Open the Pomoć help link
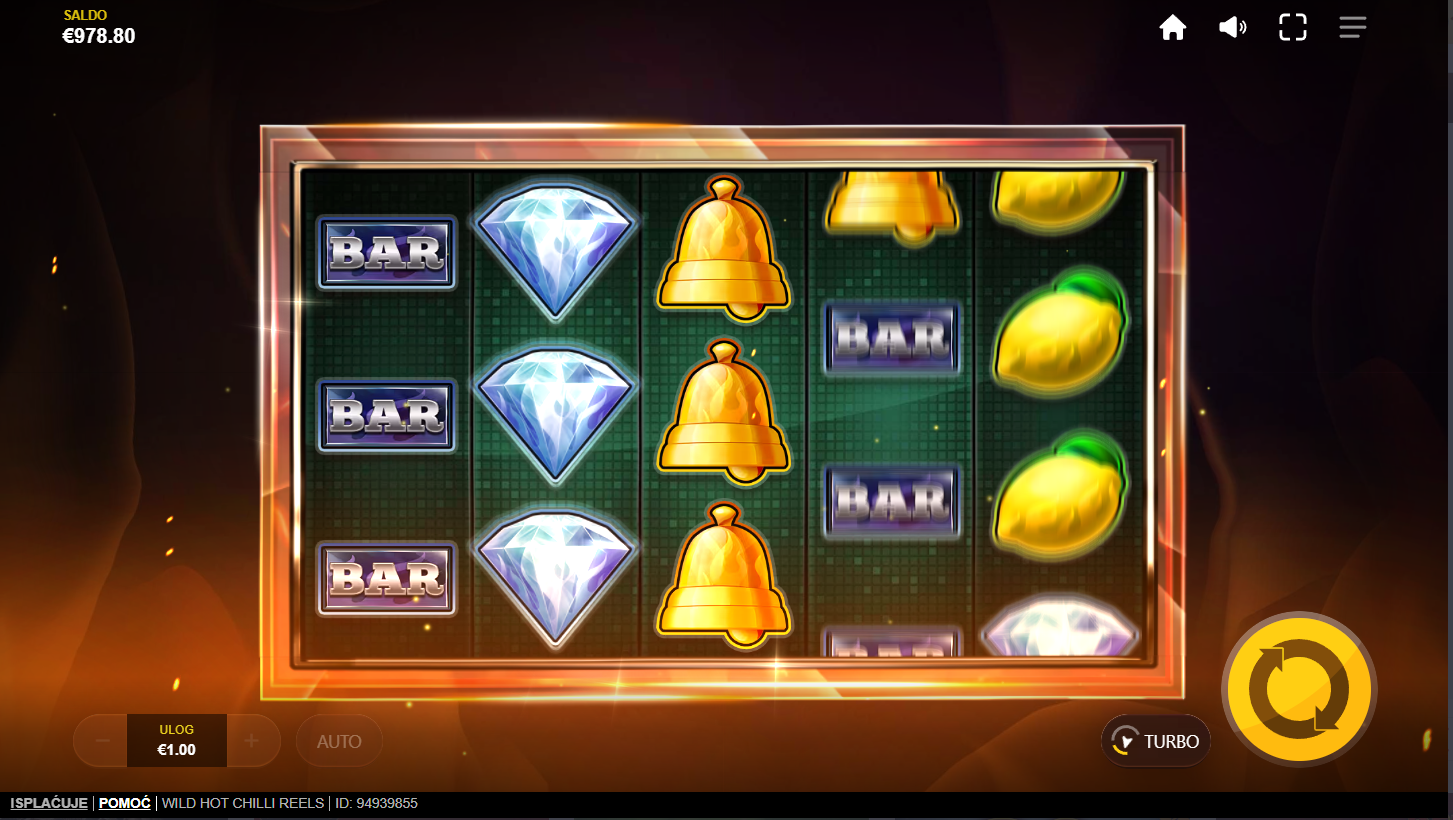The image size is (1453, 820). point(125,803)
